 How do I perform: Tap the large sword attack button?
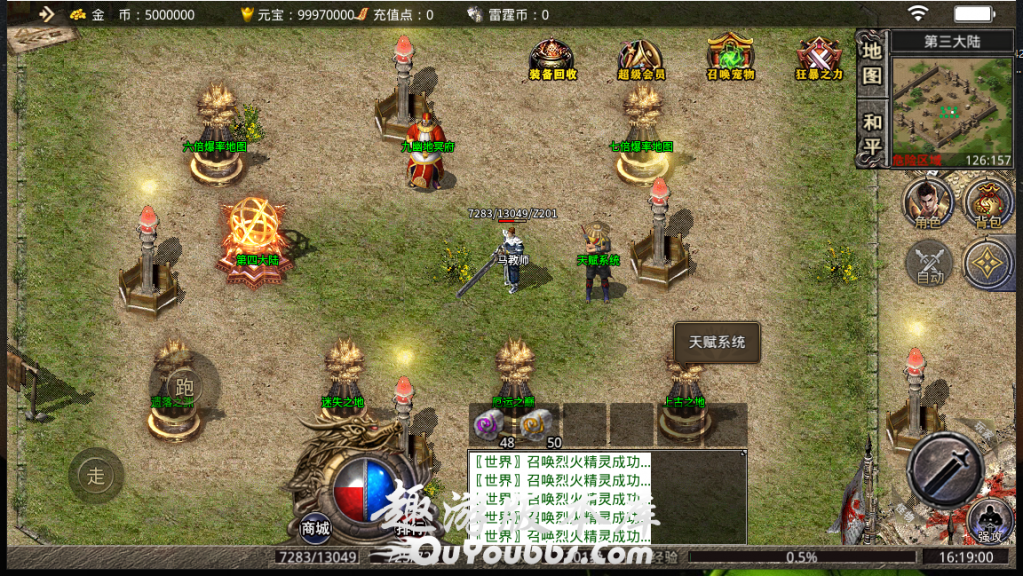click(x=946, y=469)
